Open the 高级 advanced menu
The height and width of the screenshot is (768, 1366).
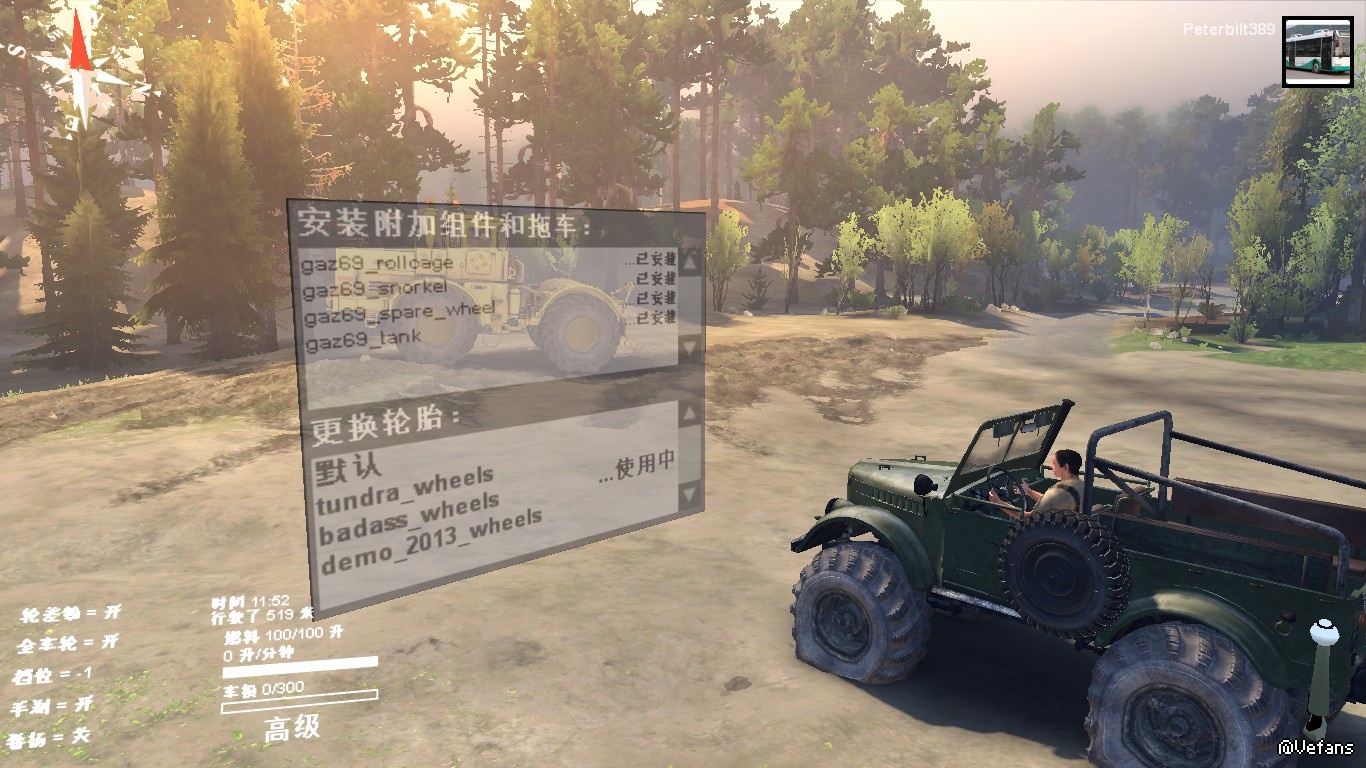293,727
